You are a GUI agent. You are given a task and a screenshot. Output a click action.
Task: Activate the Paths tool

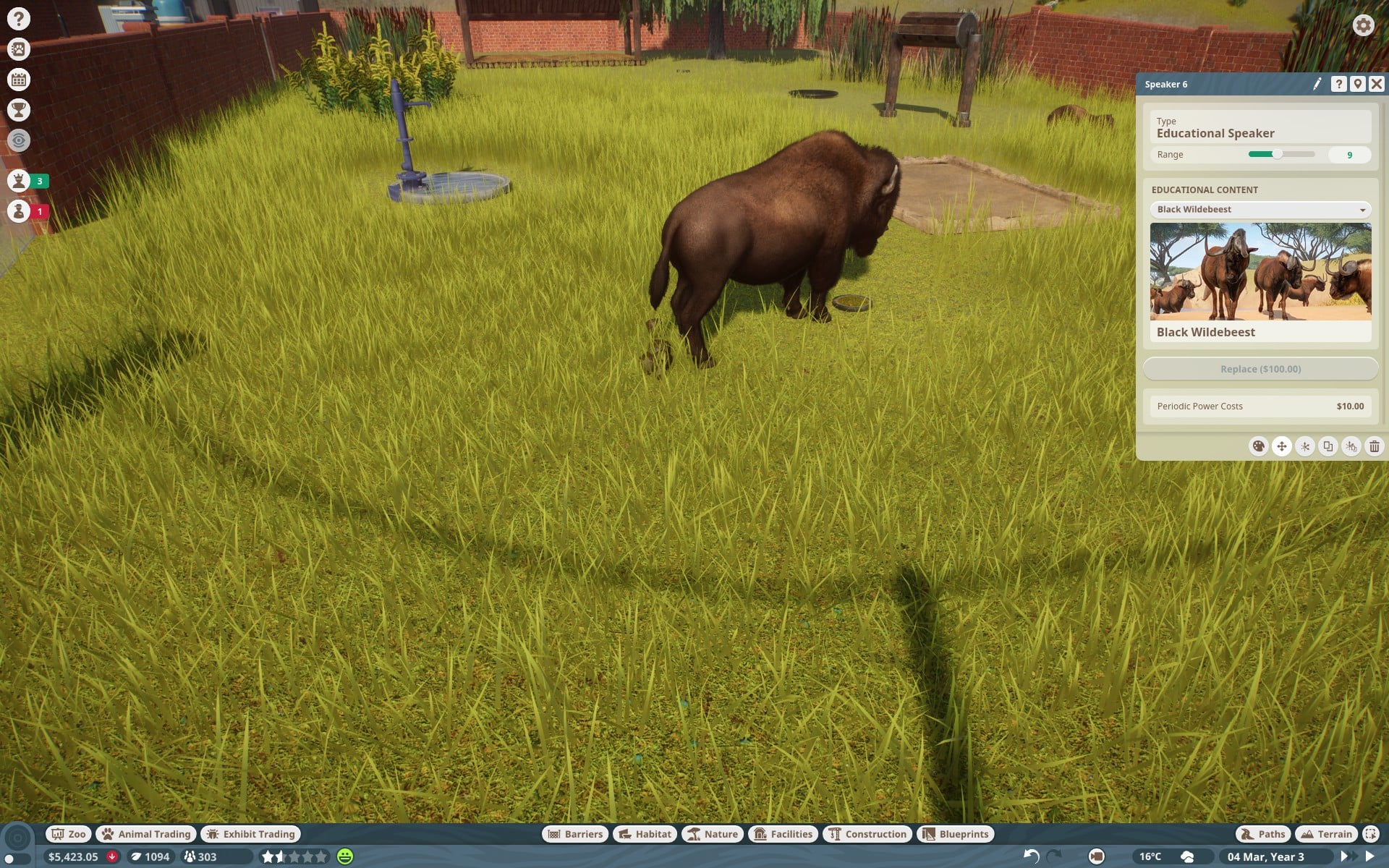1263,834
